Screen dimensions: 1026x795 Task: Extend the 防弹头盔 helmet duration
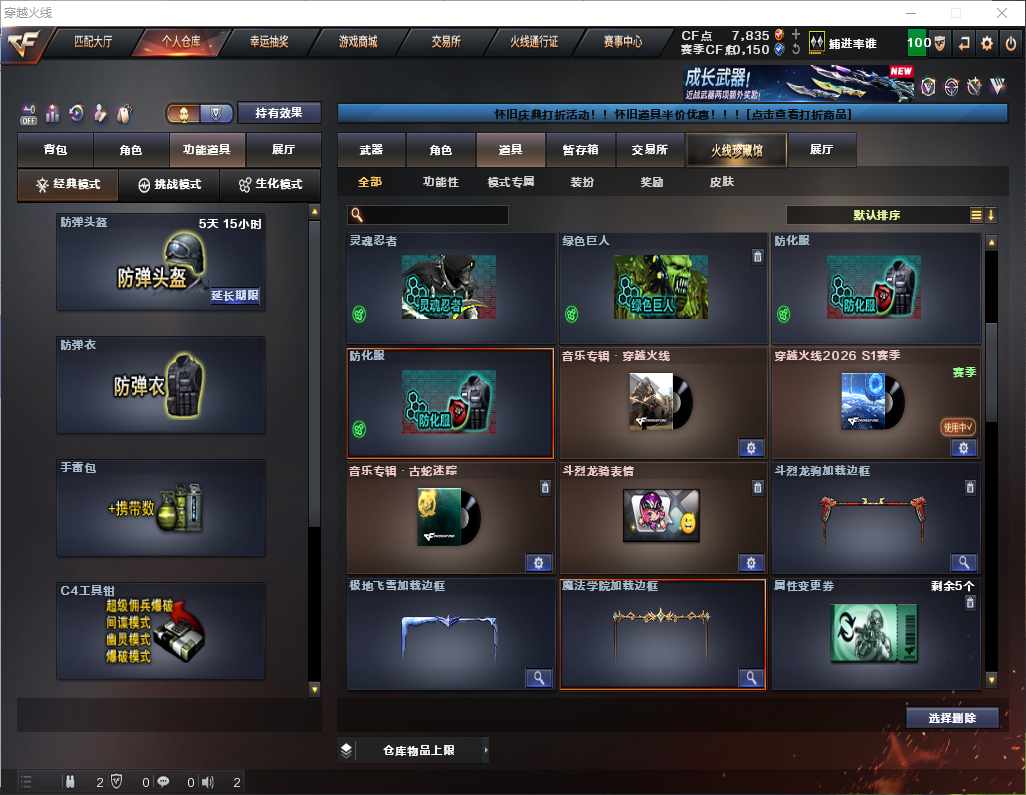[x=235, y=296]
